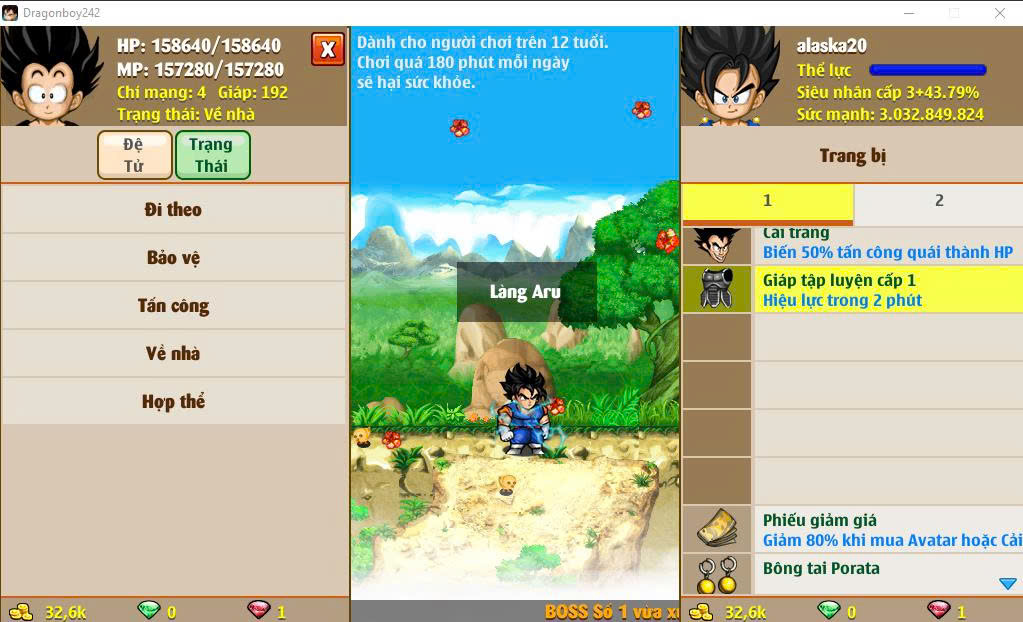Image resolution: width=1023 pixels, height=622 pixels.
Task: Switch to equipment tab 2
Action: click(x=938, y=201)
